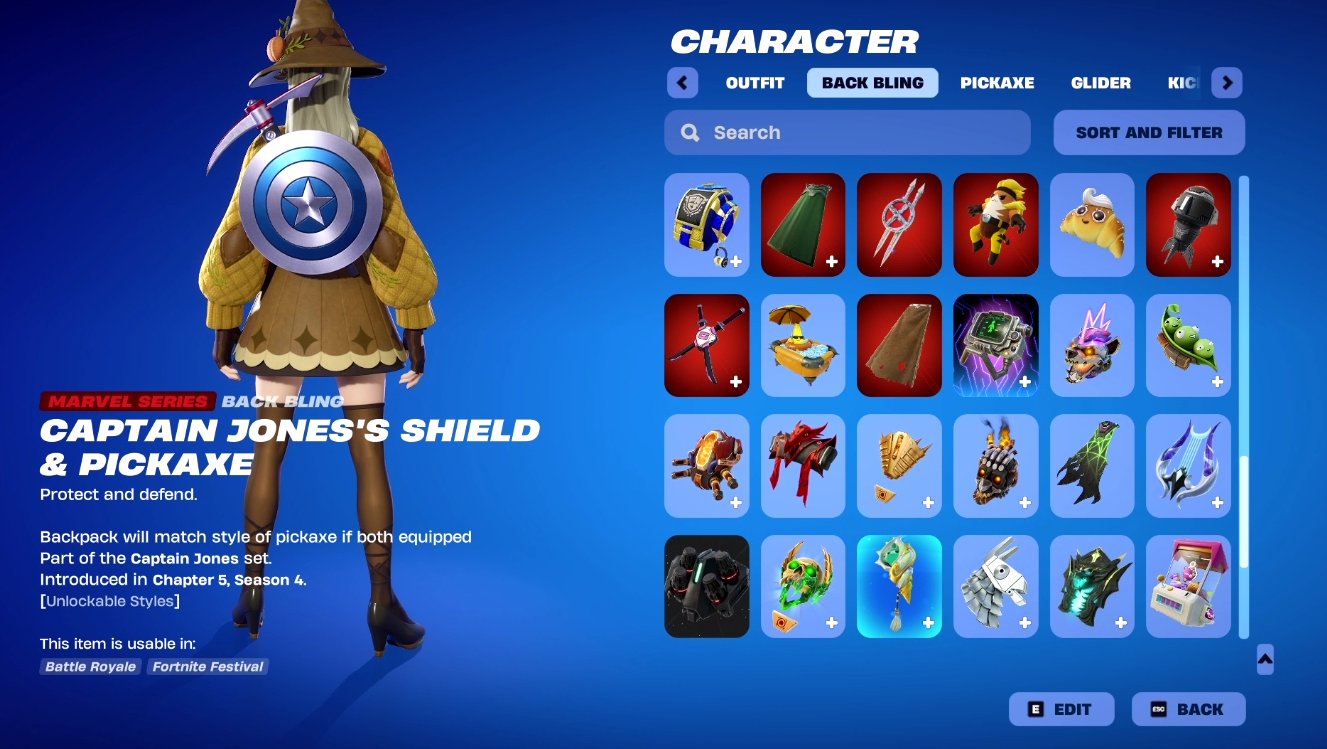This screenshot has height=749, width=1327.
Task: Choose the green cape back bling
Action: [x=803, y=224]
